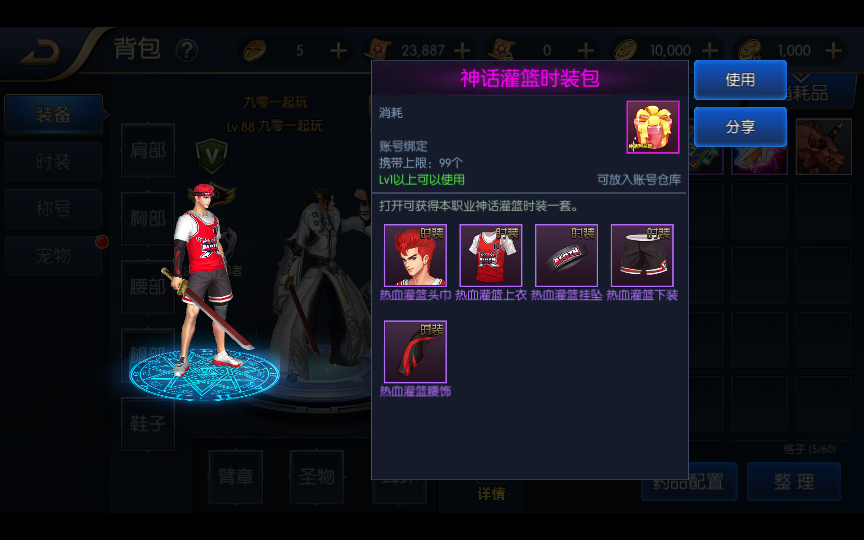Viewport: 864px width, 540px height.
Task: Select the 热血灌篮腰饰 waist item
Action: coord(415,352)
